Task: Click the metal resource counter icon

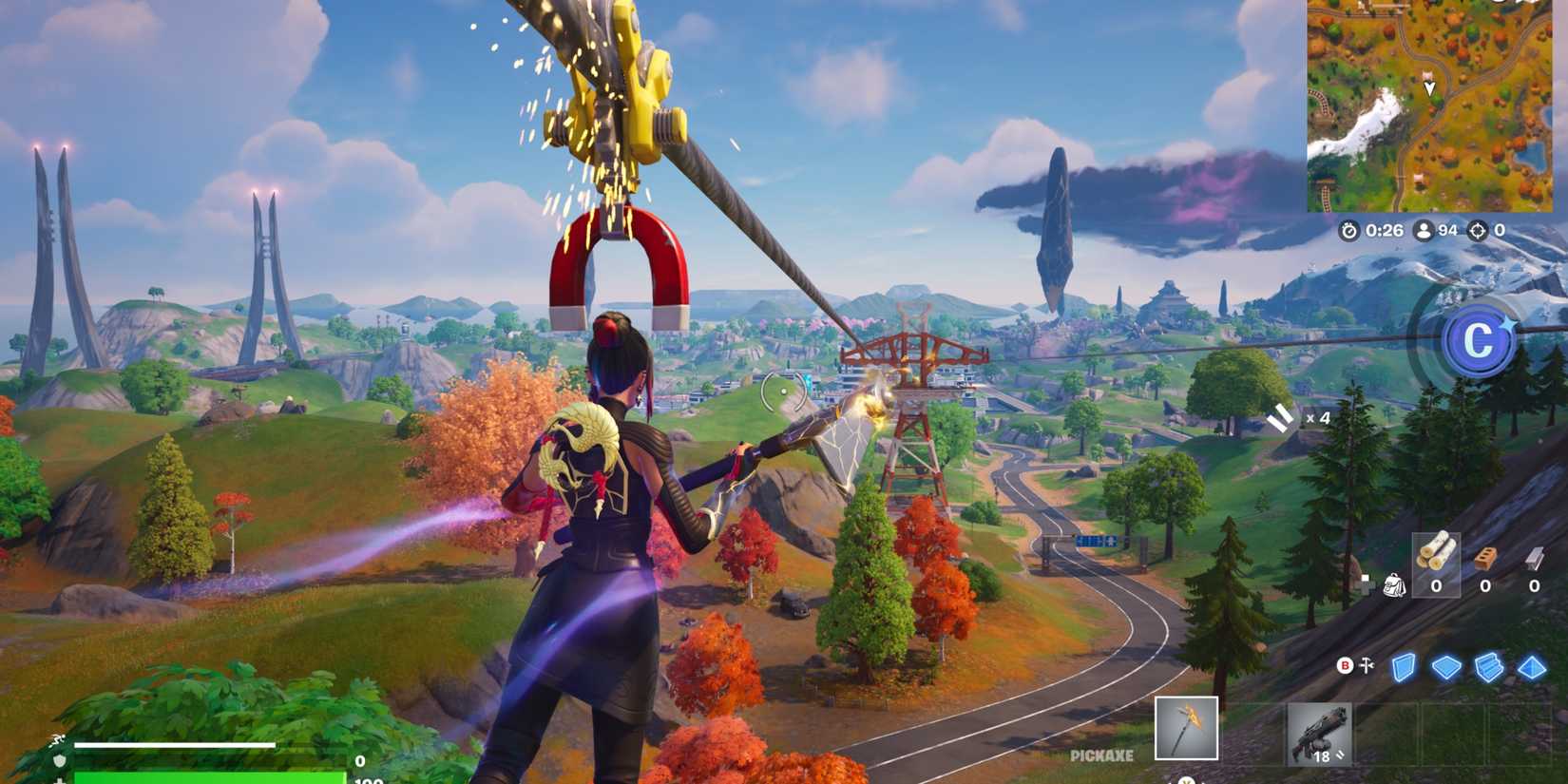Action: click(x=1533, y=561)
